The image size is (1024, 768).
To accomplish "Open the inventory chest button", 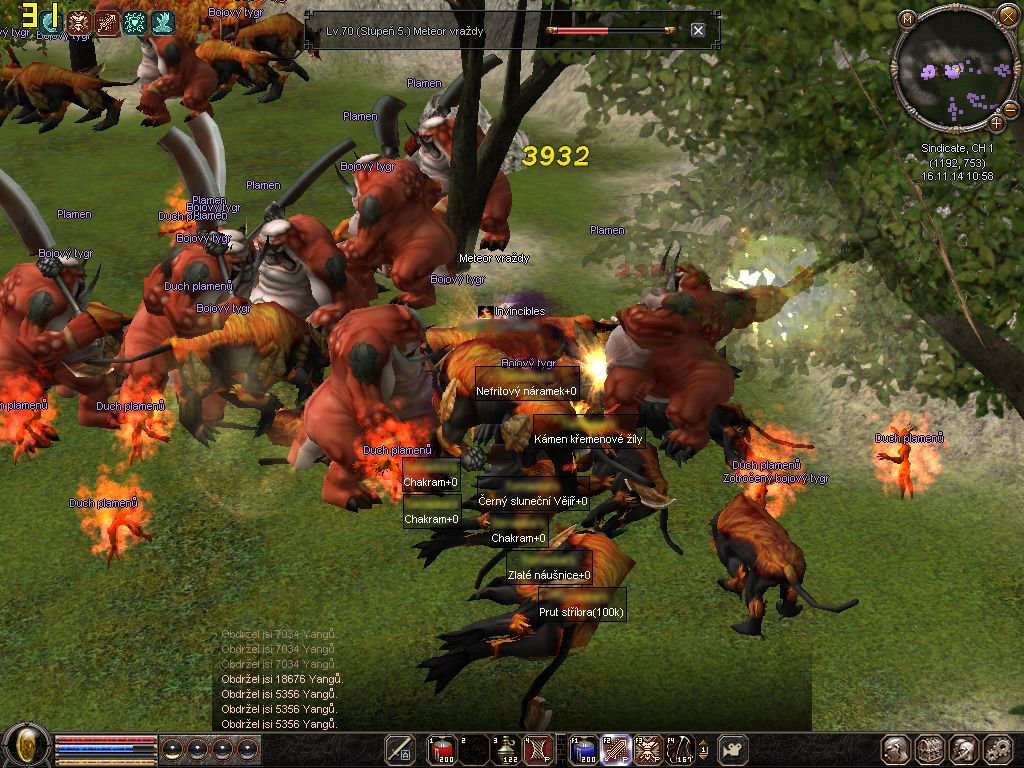I will tap(930, 749).
